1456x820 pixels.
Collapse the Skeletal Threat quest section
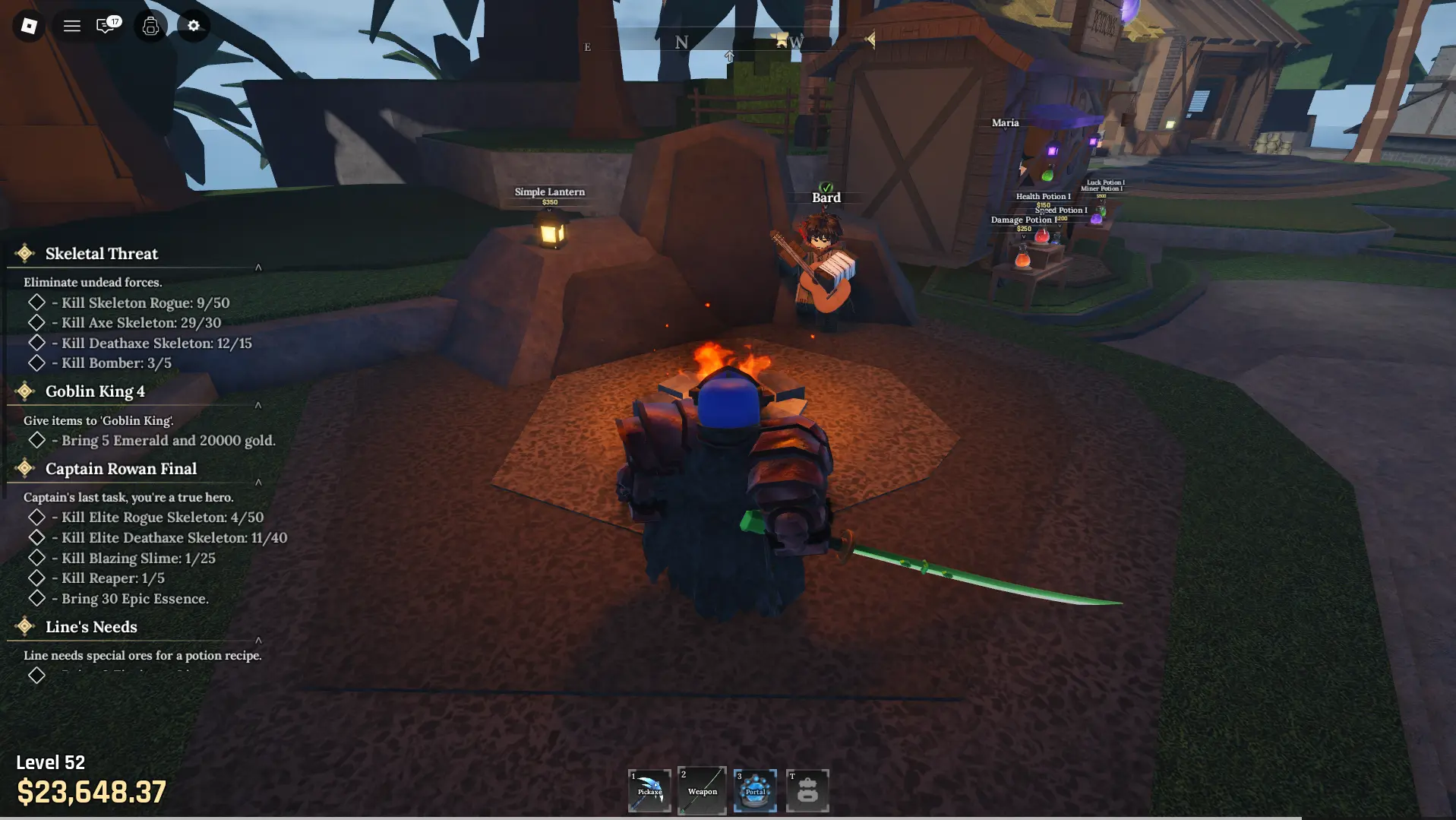[x=258, y=268]
